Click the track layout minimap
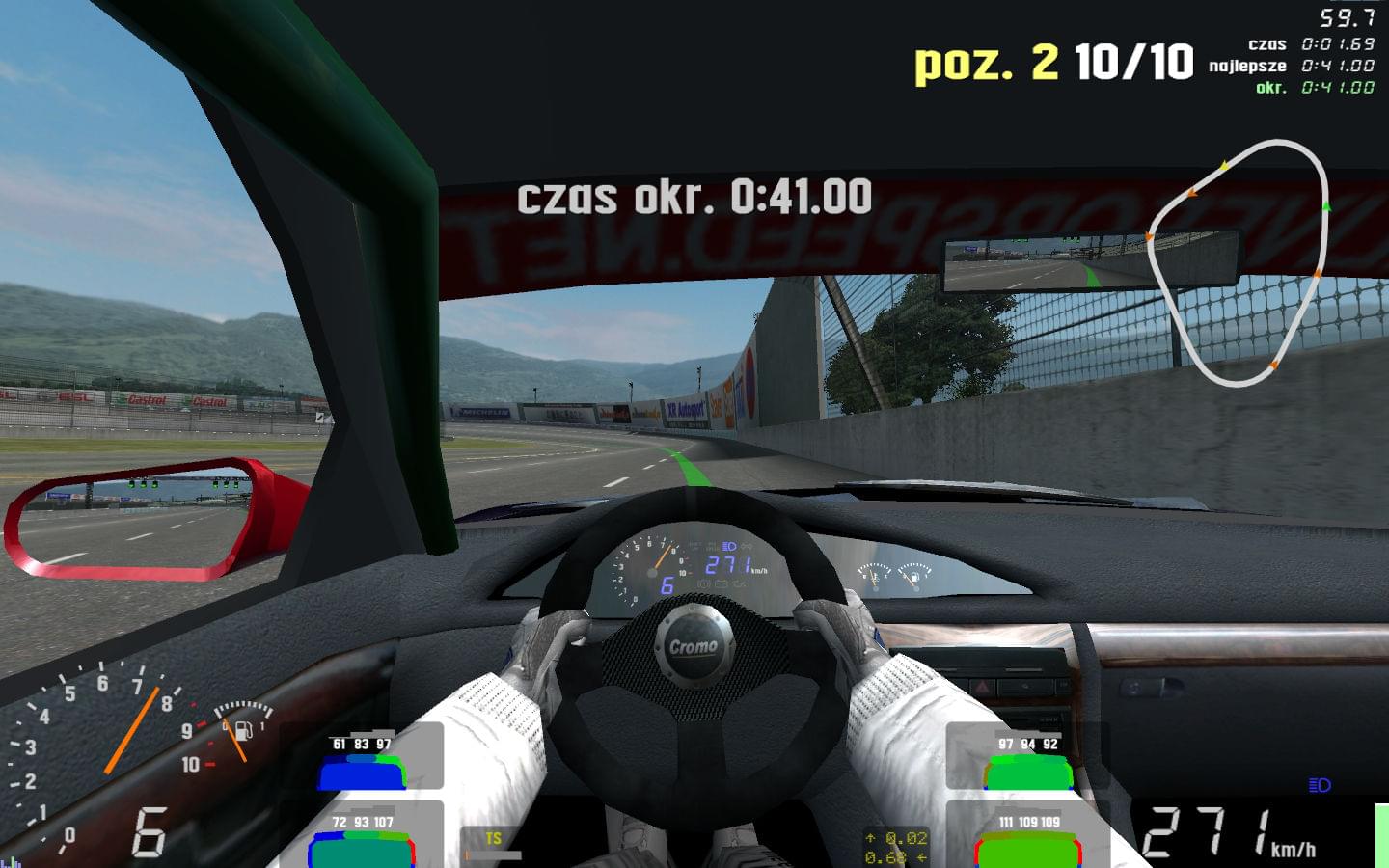This screenshot has width=1389, height=868. (x=1239, y=262)
